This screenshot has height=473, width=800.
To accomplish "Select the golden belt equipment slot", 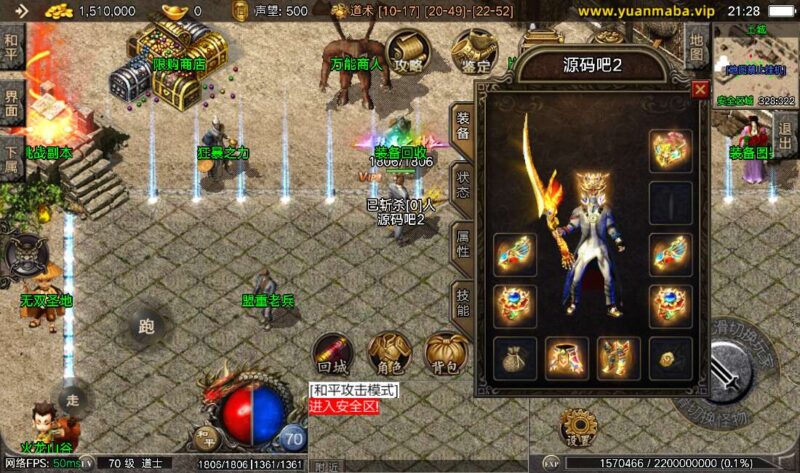I will (566, 358).
